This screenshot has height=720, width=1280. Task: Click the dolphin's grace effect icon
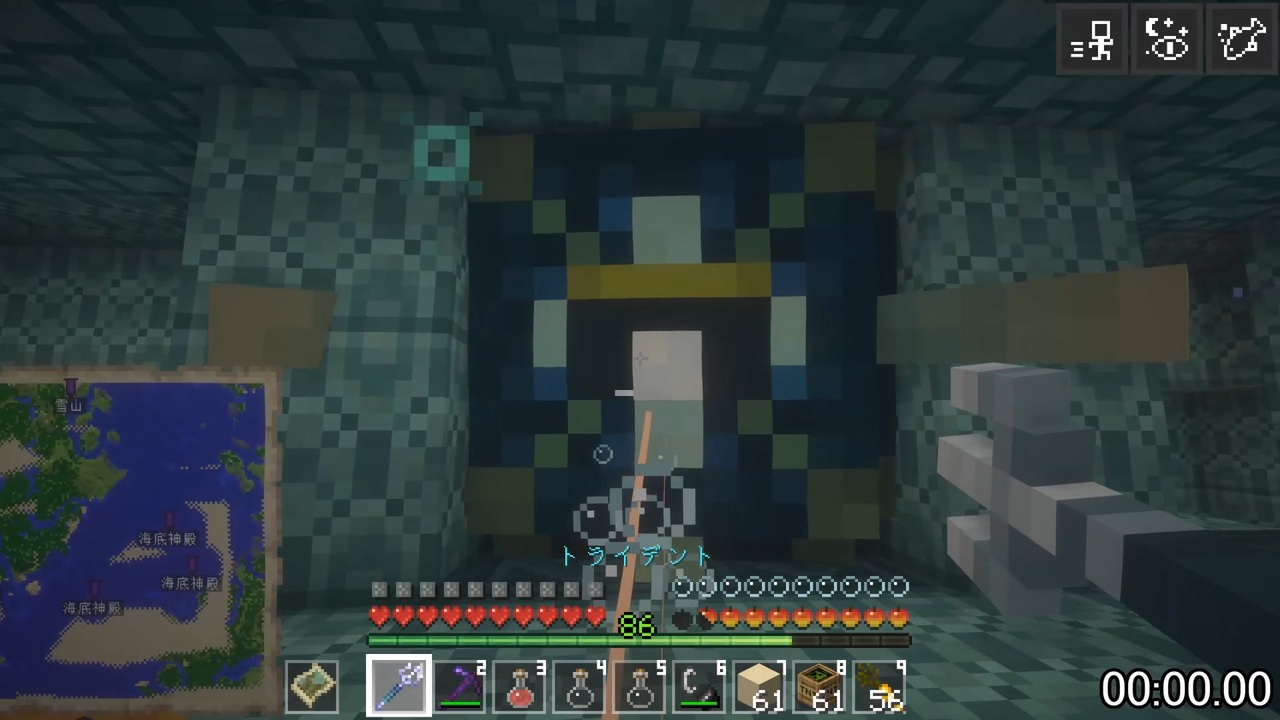(1242, 40)
